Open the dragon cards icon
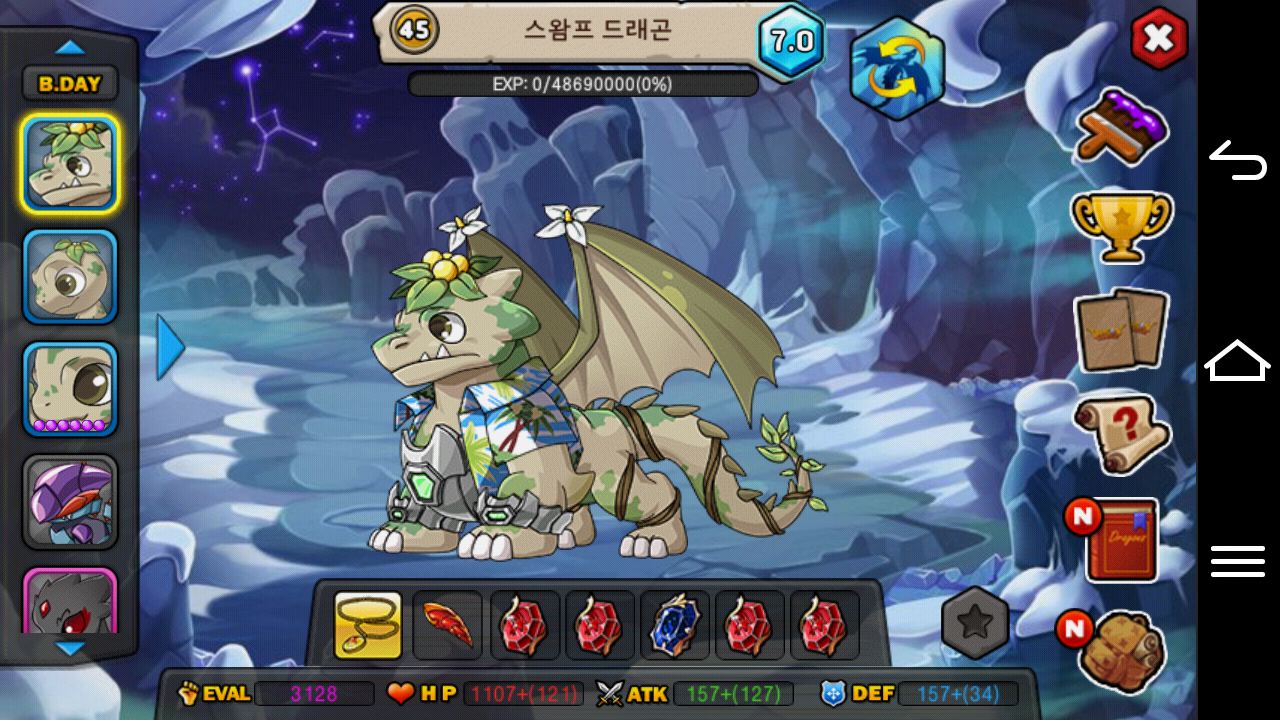1280x720 pixels. click(1121, 329)
